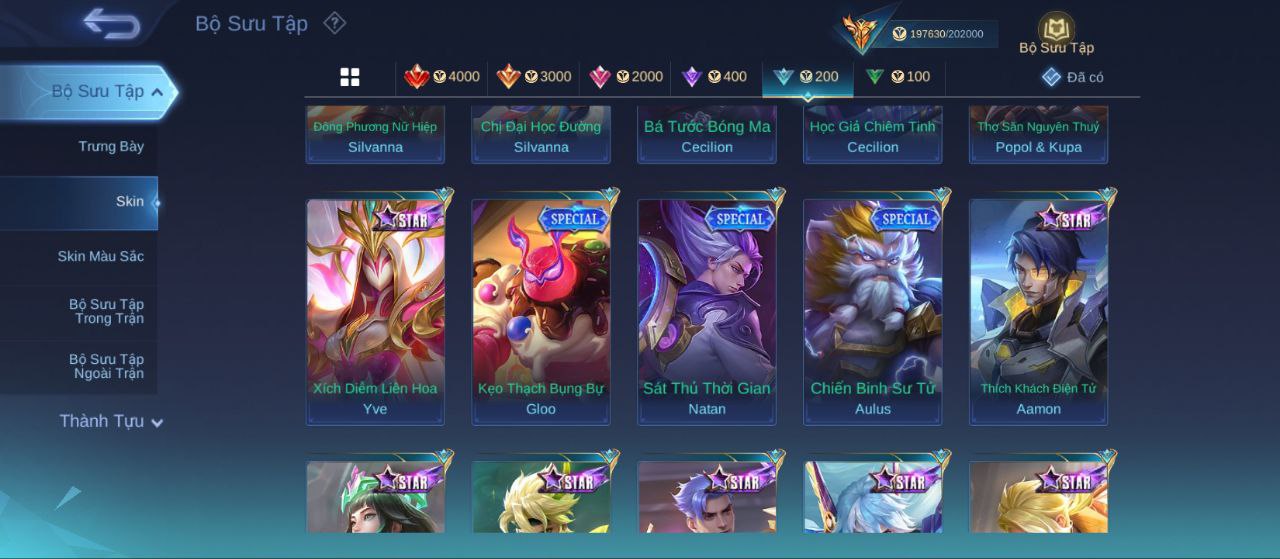
Task: Filter skins by 4000 point tier
Action: [442, 77]
